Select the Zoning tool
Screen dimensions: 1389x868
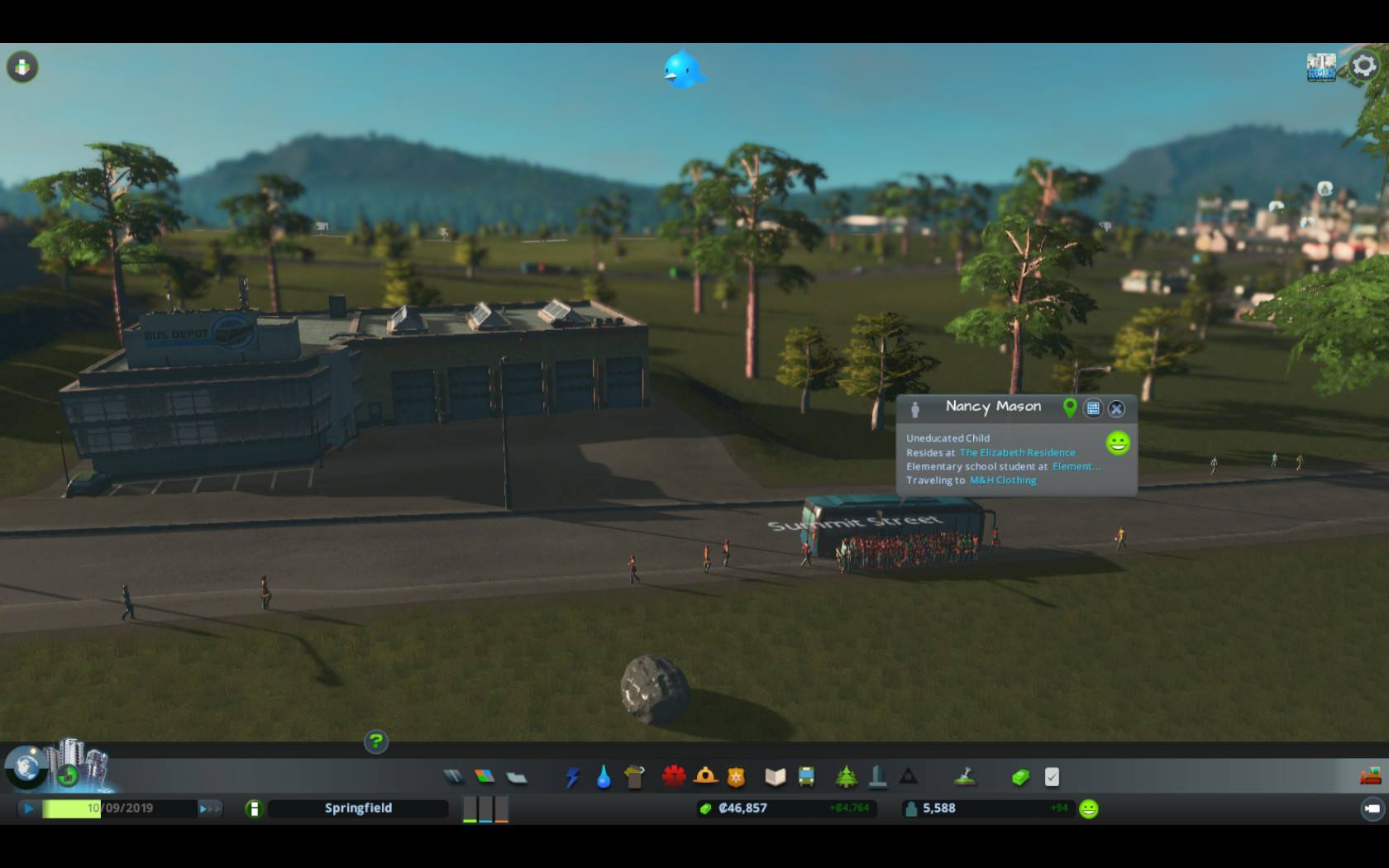(484, 776)
